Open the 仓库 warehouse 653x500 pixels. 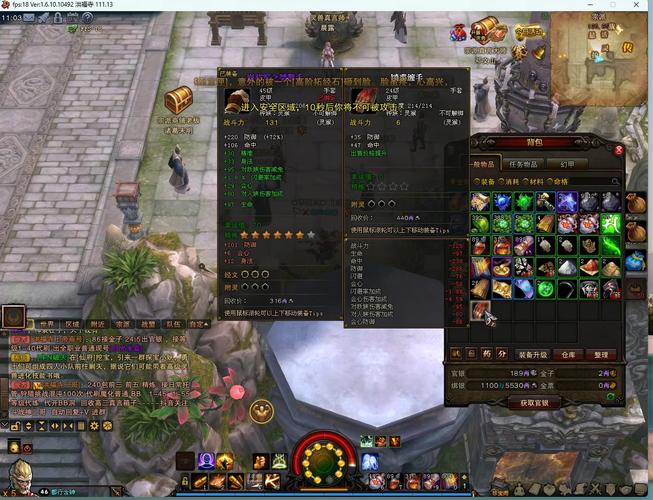(x=569, y=354)
